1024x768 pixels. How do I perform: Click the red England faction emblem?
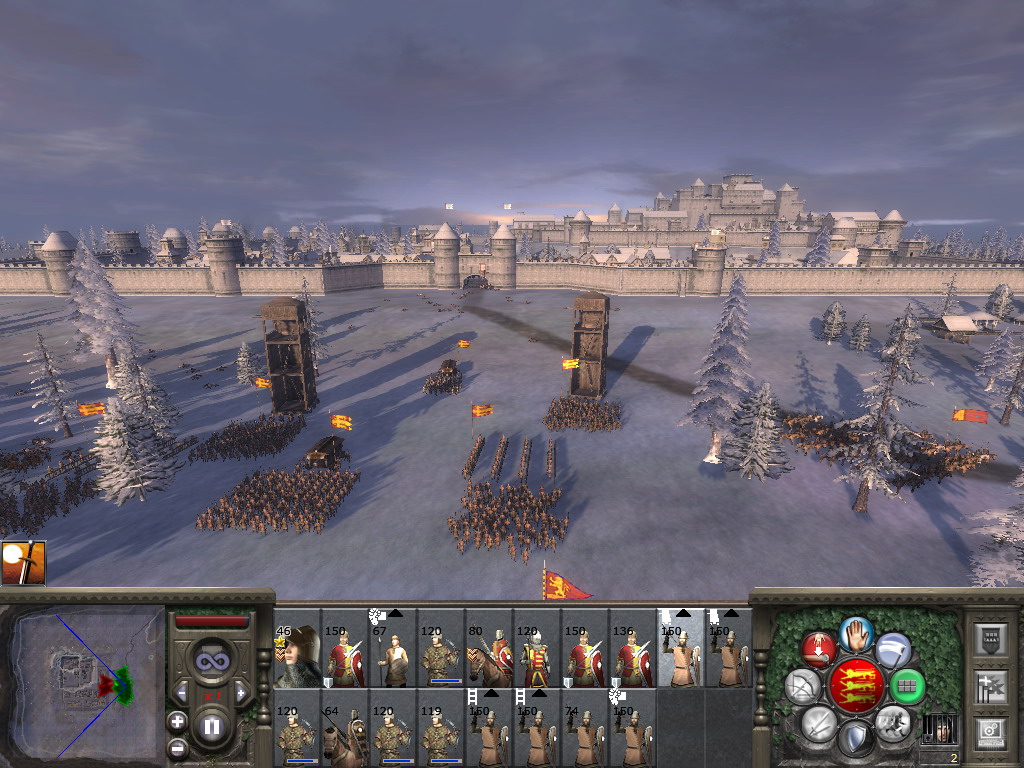pyautogui.click(x=856, y=685)
